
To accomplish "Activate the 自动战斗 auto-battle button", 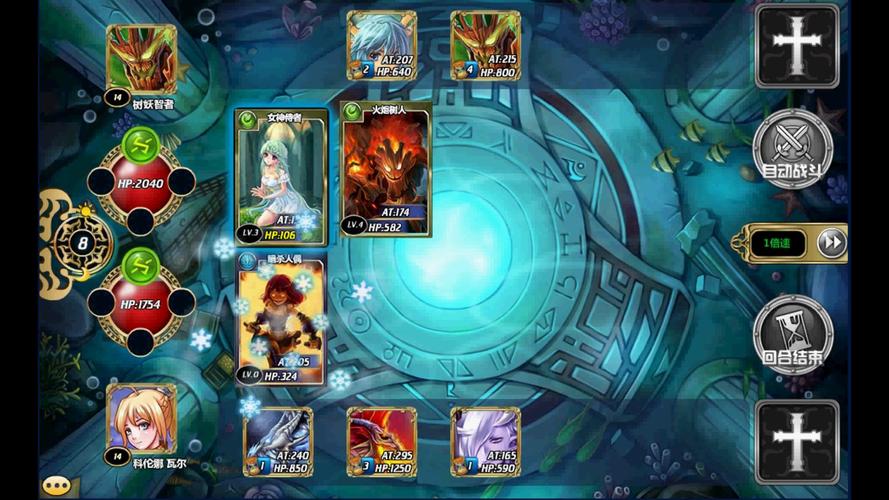I will [x=792, y=151].
